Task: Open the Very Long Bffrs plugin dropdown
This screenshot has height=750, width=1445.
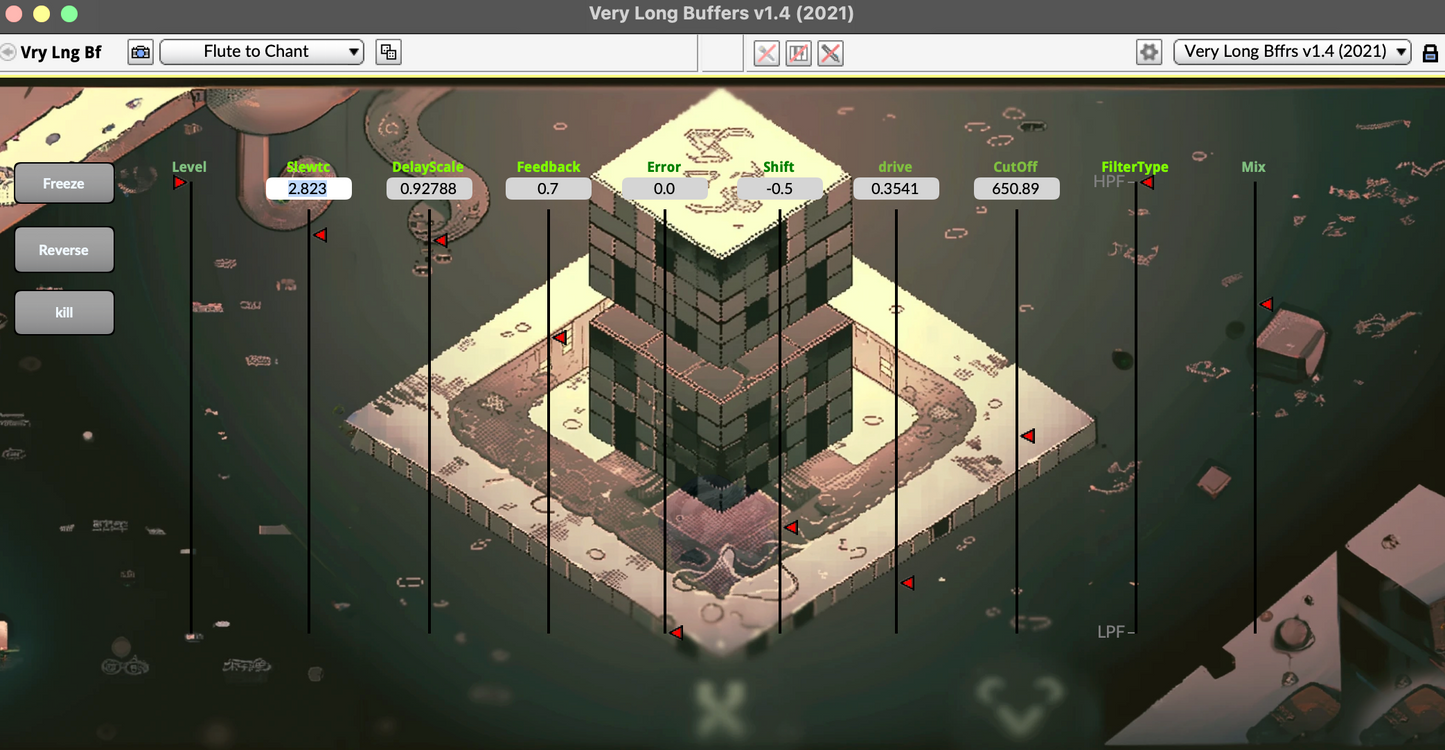Action: (x=1292, y=52)
